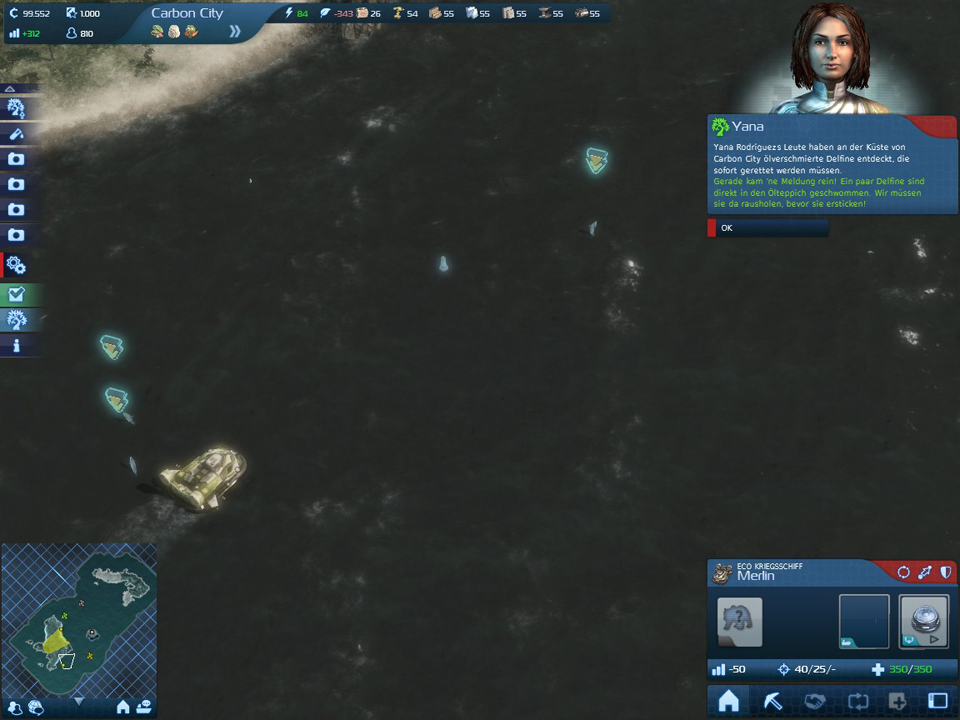
Task: Select the ship's silver device item slot
Action: tap(923, 621)
